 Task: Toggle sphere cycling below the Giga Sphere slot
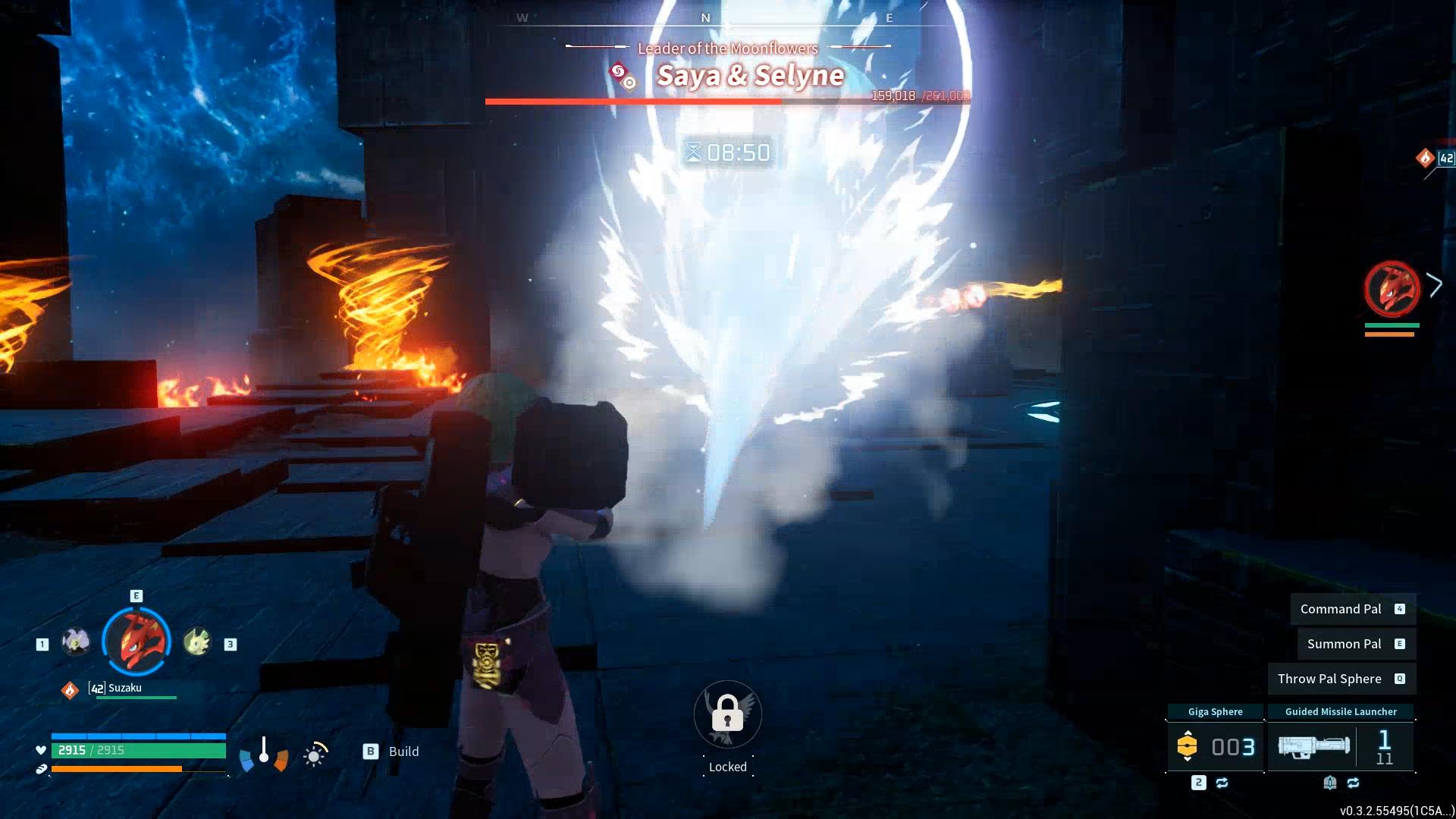[1222, 783]
